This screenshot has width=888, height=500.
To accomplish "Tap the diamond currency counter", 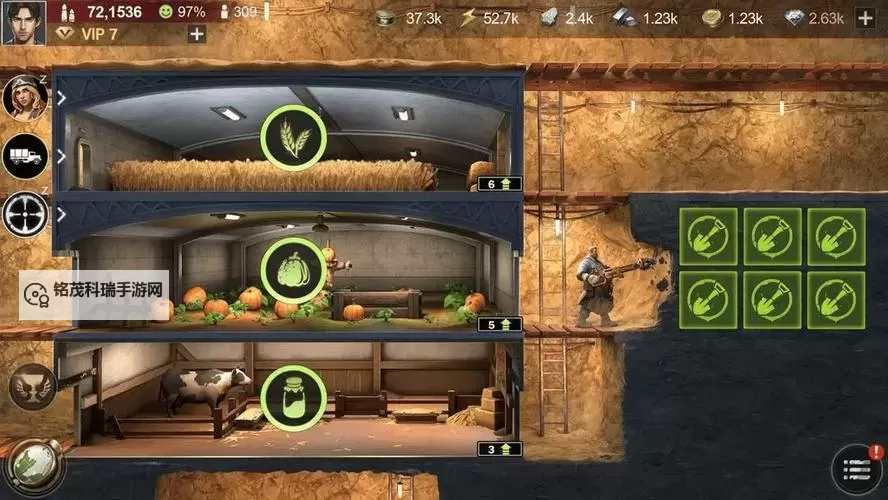I will (815, 18).
